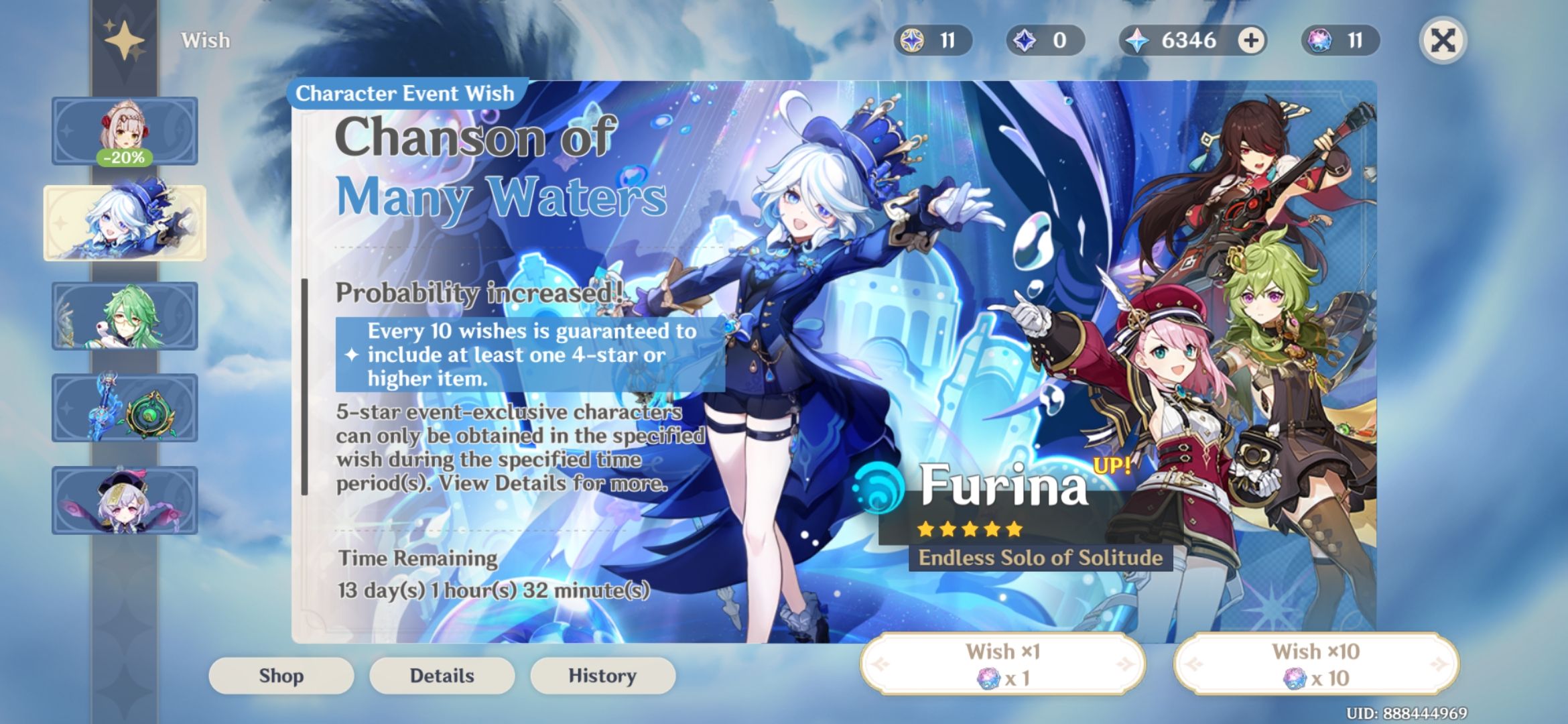Image resolution: width=1568 pixels, height=724 pixels.
Task: Click the Primogem counter icon
Action: coord(1136,40)
